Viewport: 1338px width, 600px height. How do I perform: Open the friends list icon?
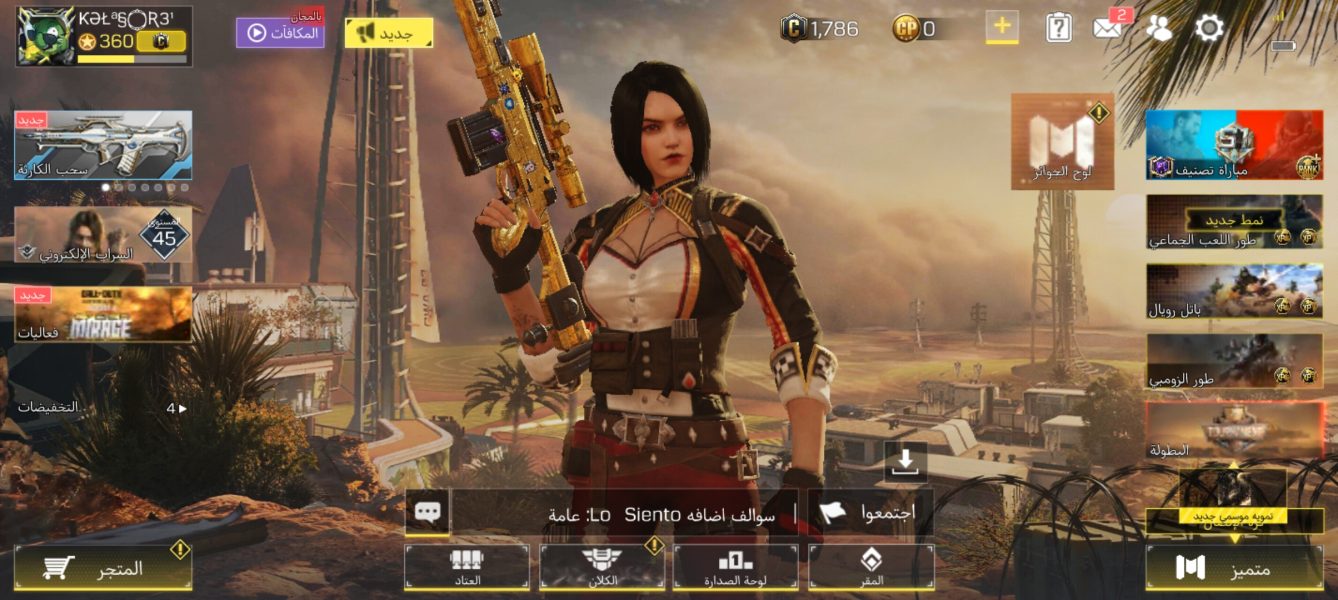click(x=1158, y=28)
